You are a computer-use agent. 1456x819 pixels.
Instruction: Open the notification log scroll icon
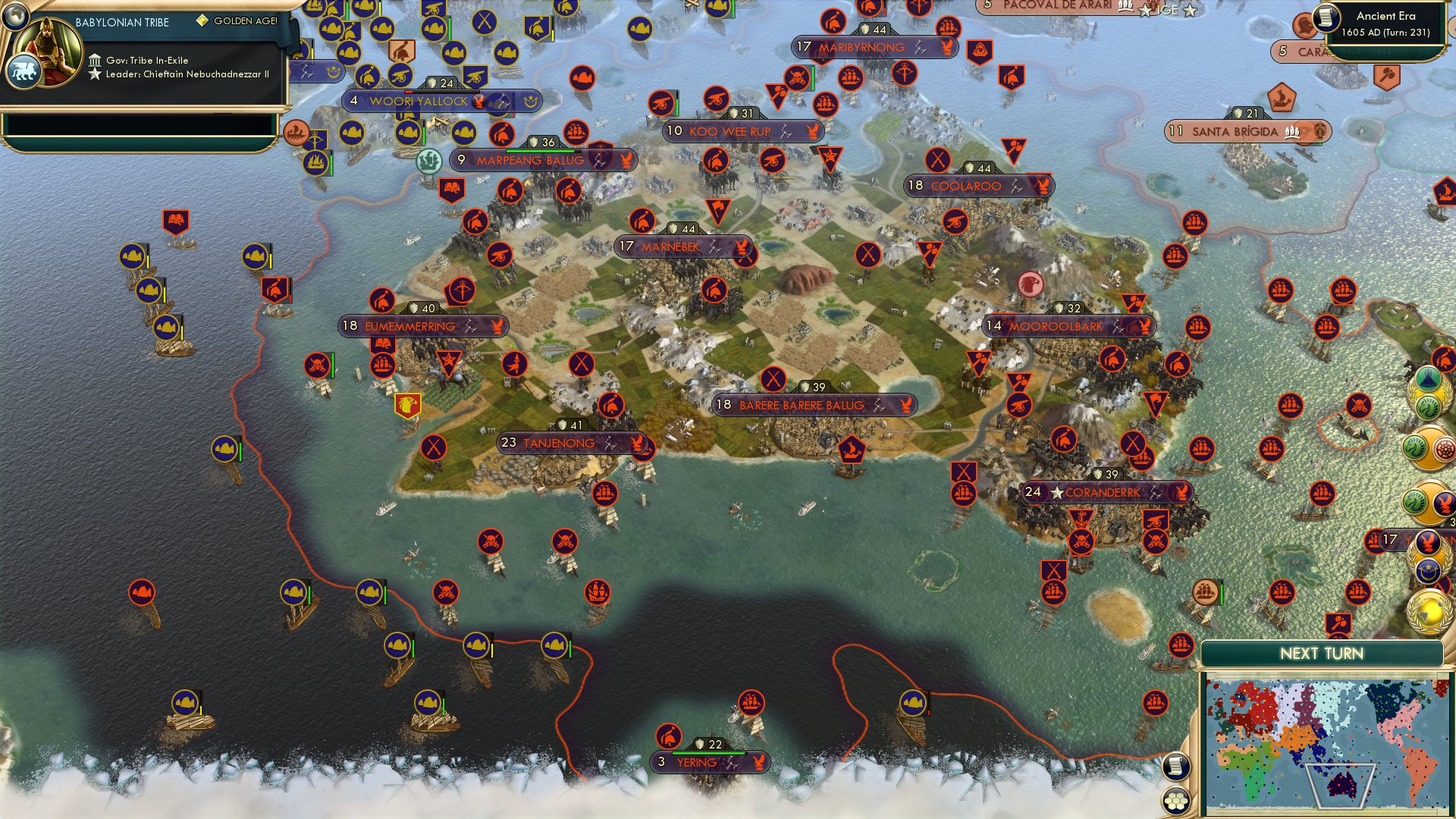point(1176,766)
